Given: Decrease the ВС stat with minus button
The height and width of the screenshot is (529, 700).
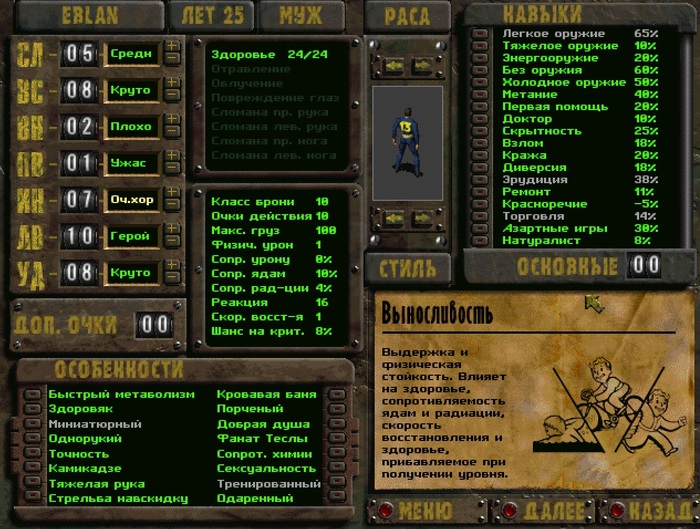Looking at the screenshot, I should pos(172,96).
